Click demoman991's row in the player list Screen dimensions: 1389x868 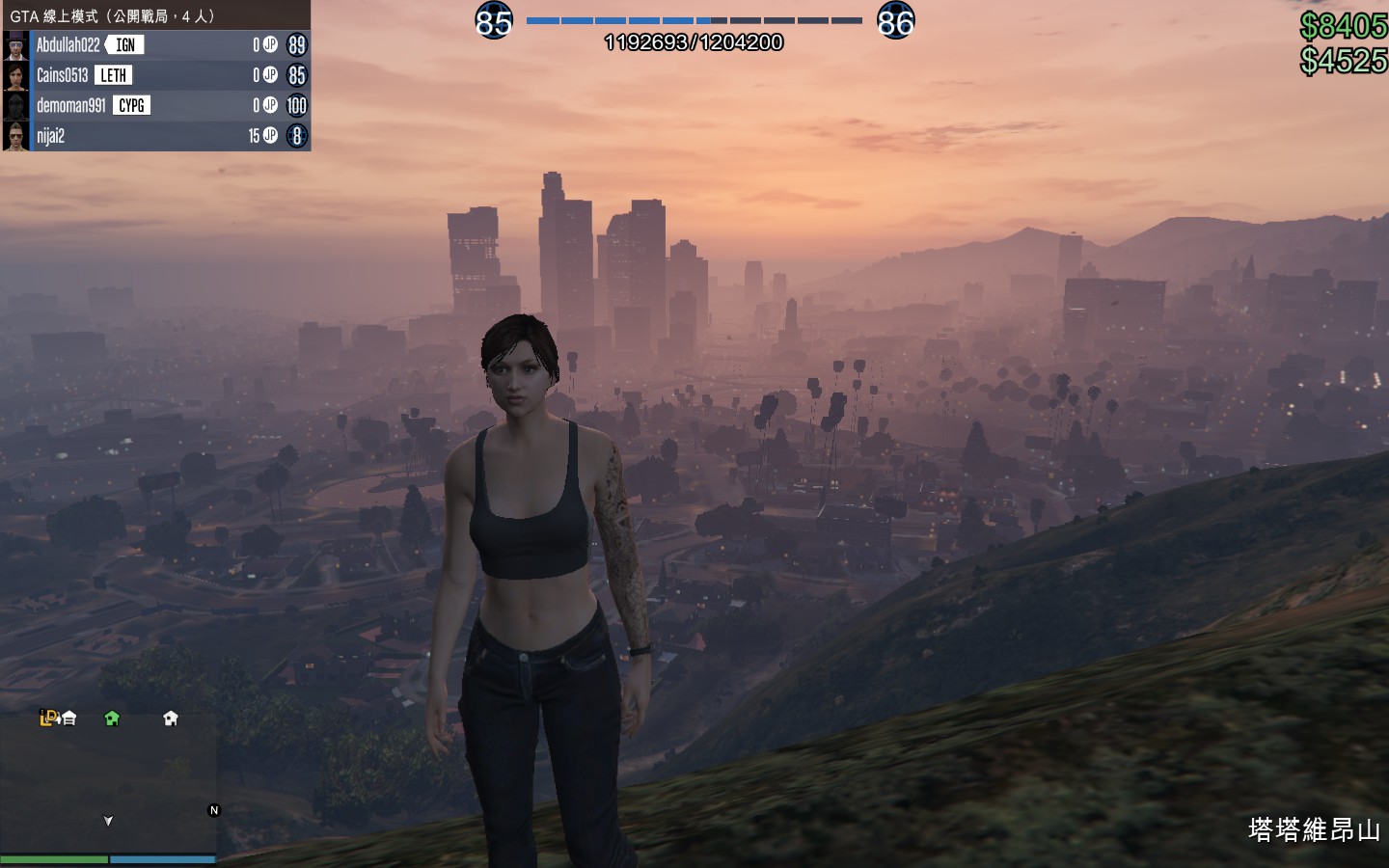(70, 105)
